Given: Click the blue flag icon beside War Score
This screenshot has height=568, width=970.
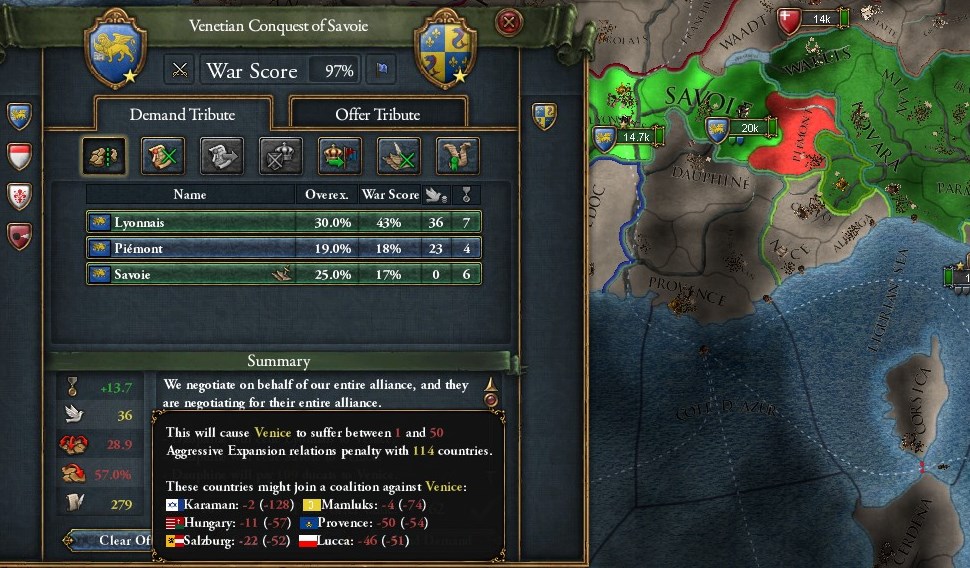Looking at the screenshot, I should (381, 70).
